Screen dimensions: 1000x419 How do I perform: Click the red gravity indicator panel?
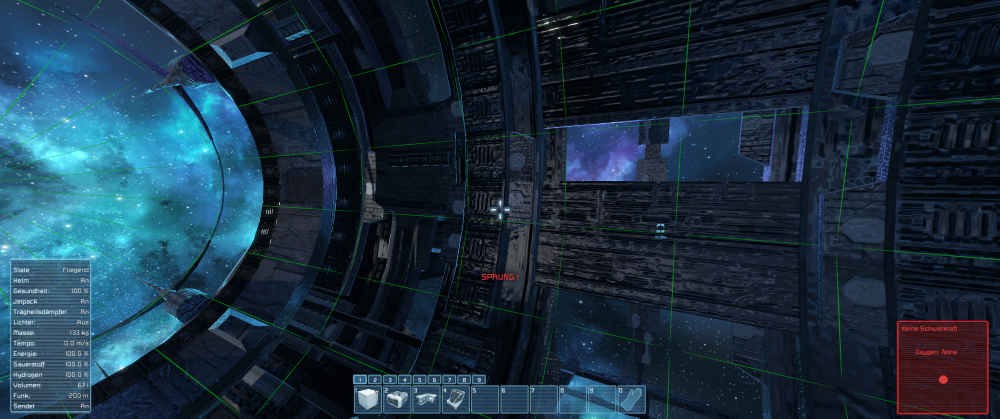pyautogui.click(x=943, y=367)
